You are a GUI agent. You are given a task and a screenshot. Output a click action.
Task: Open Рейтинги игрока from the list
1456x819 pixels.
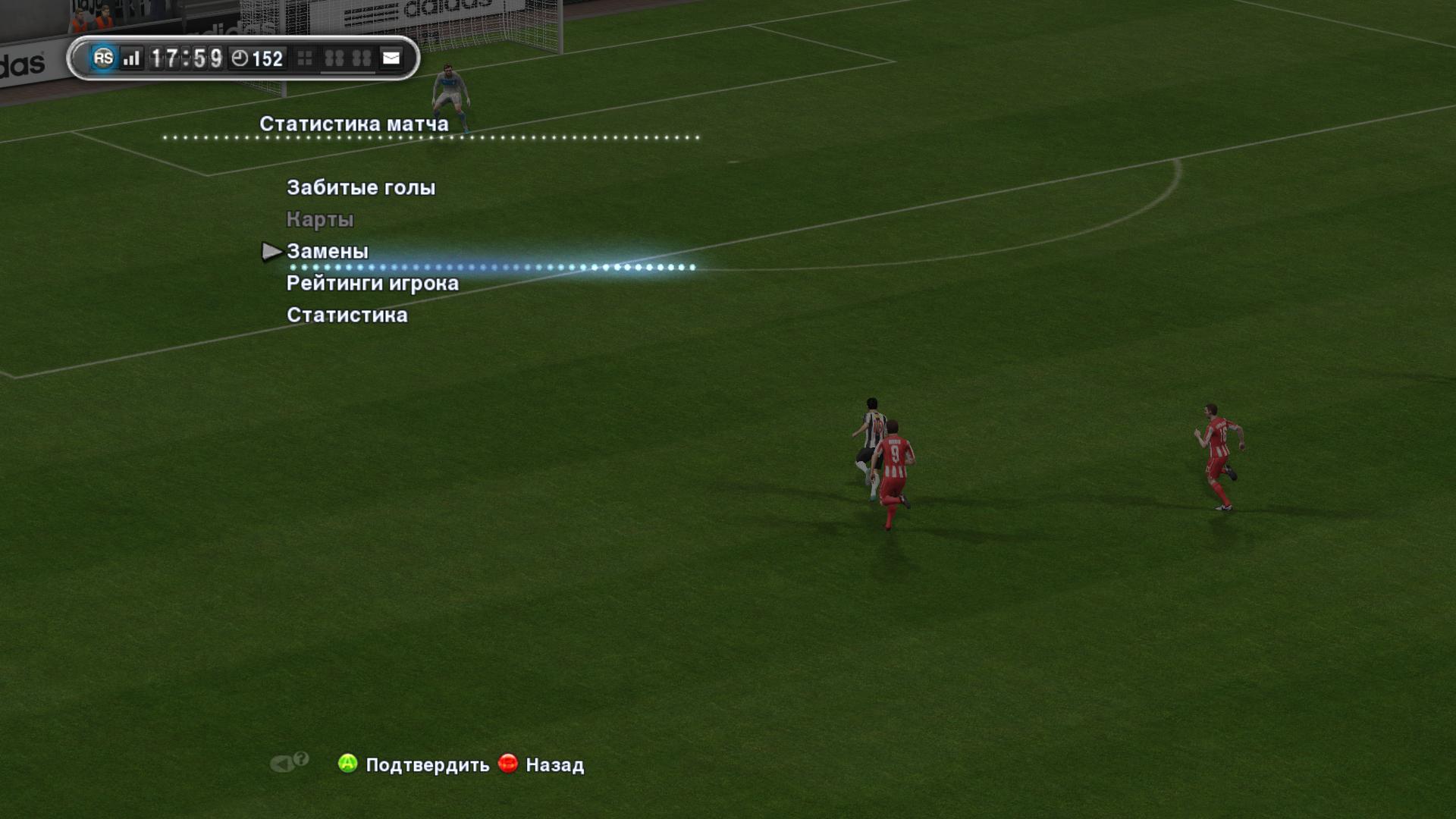click(372, 283)
